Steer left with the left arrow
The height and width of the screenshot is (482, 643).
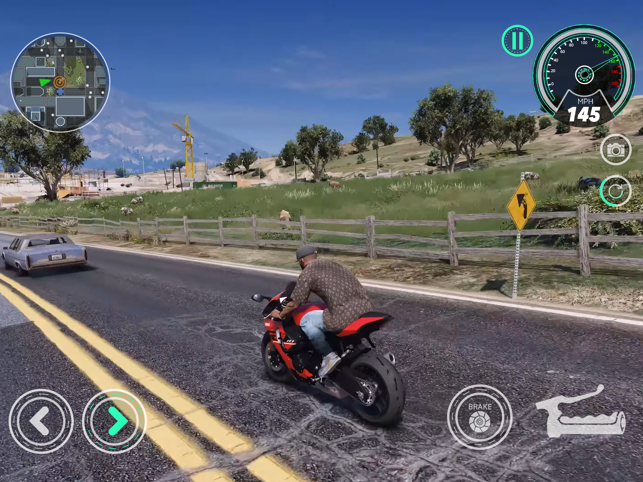[x=41, y=421]
